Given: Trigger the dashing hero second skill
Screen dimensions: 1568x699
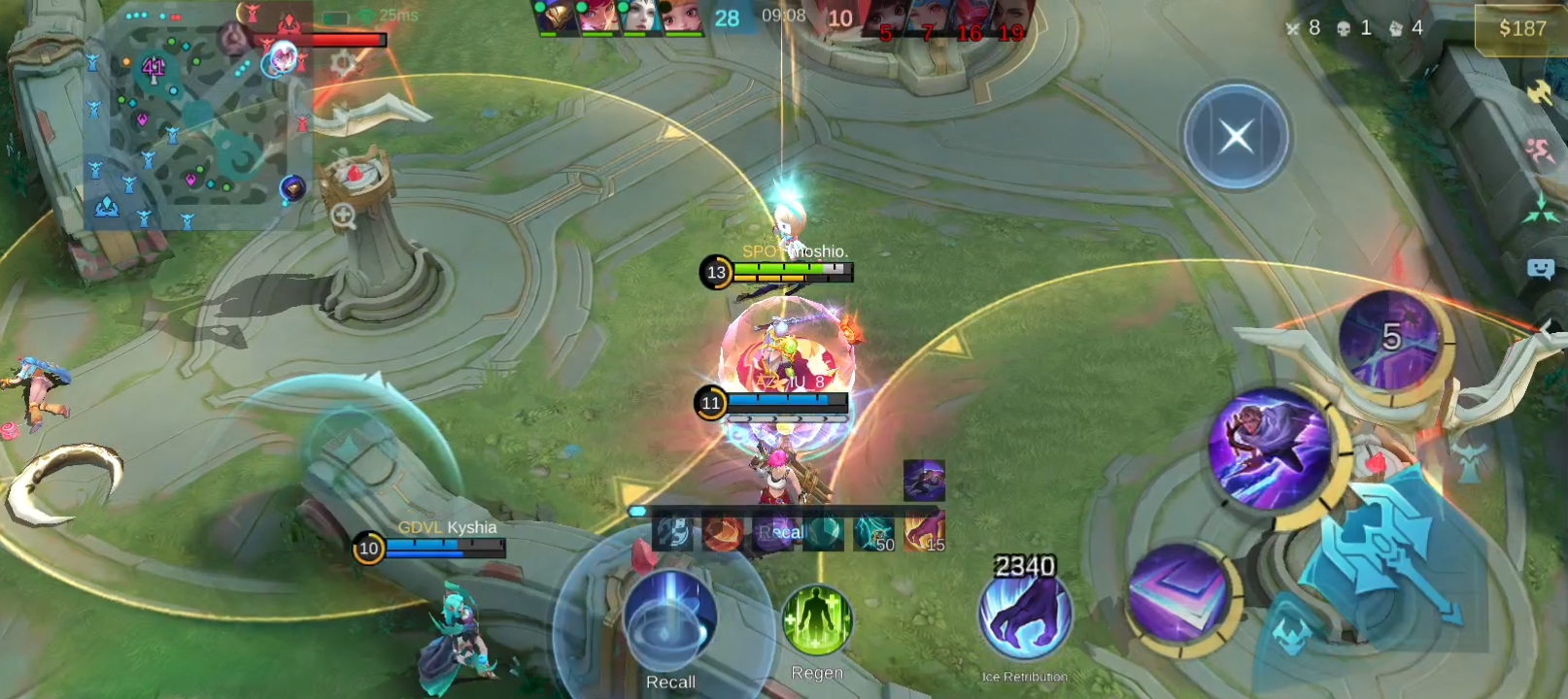Looking at the screenshot, I should 1269,448.
